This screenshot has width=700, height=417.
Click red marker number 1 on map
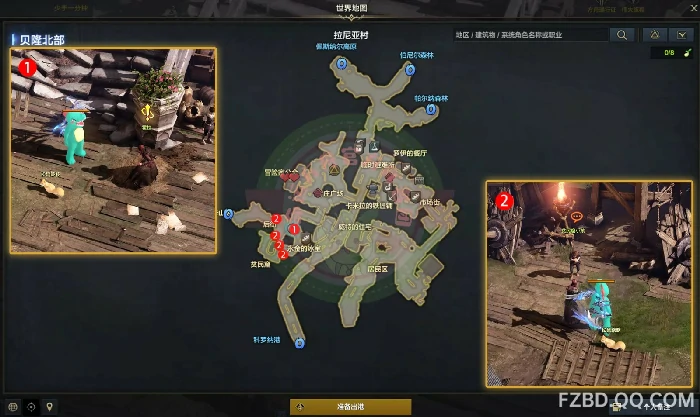click(x=294, y=230)
